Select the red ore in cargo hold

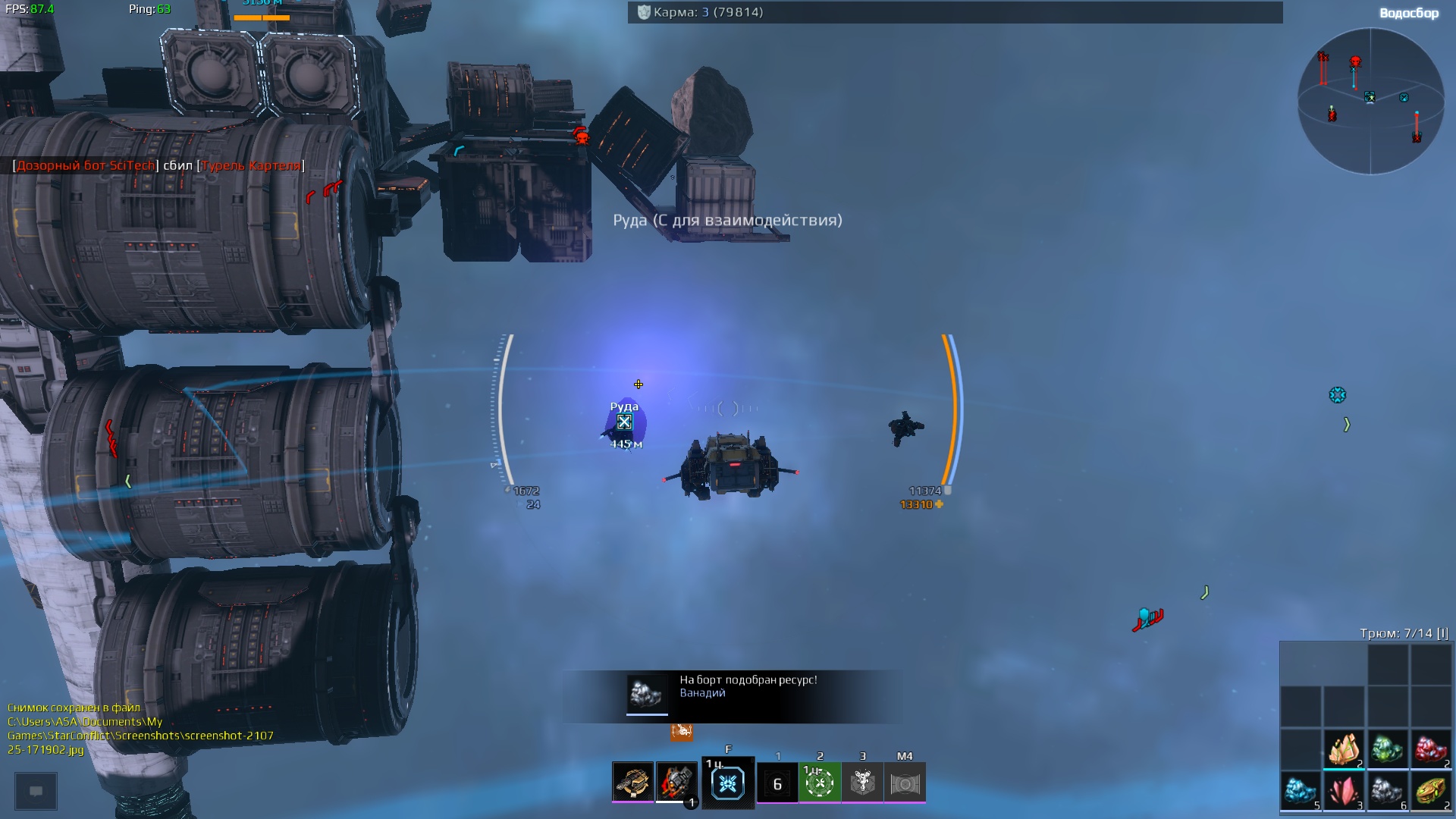click(x=1431, y=749)
